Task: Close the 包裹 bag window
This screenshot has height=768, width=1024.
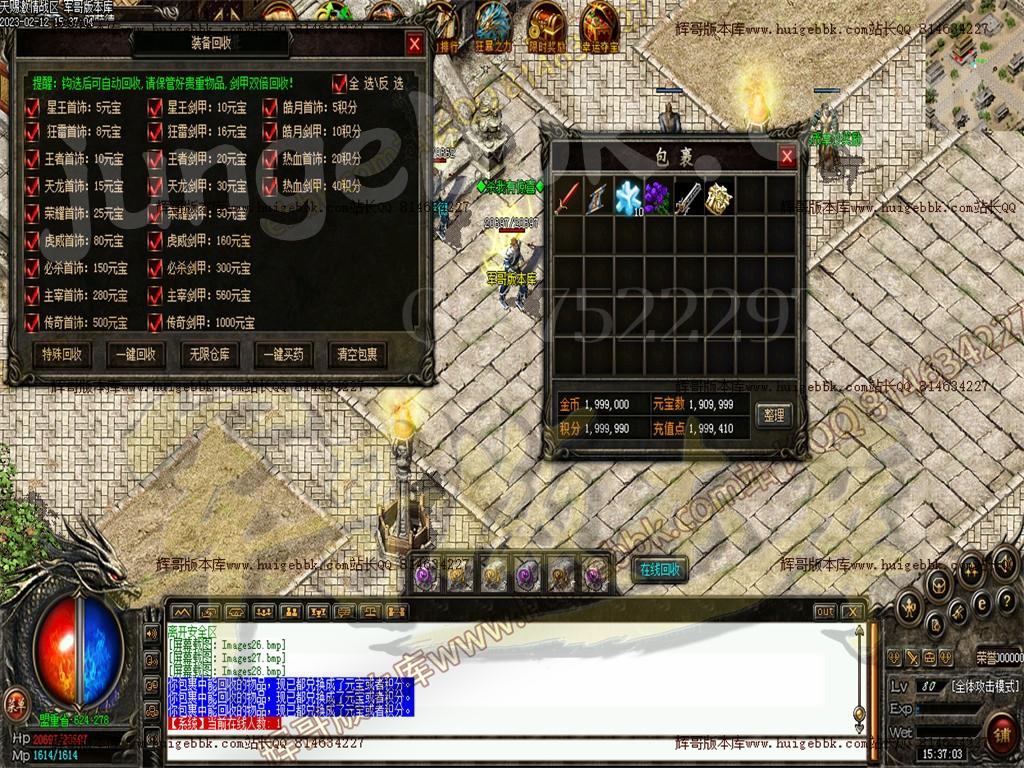Action: click(x=787, y=157)
